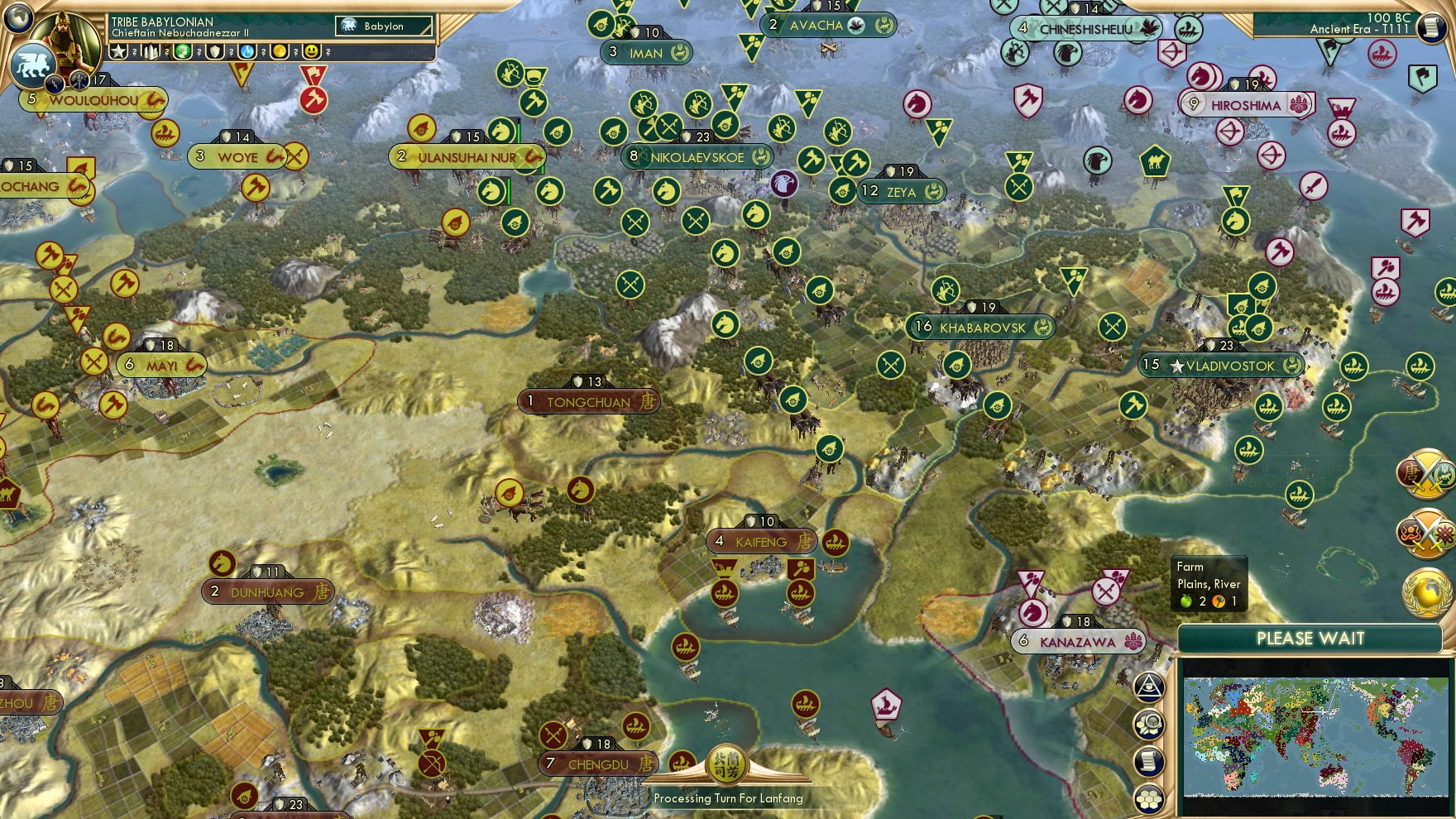Click a region on the minimap

tap(1315, 736)
